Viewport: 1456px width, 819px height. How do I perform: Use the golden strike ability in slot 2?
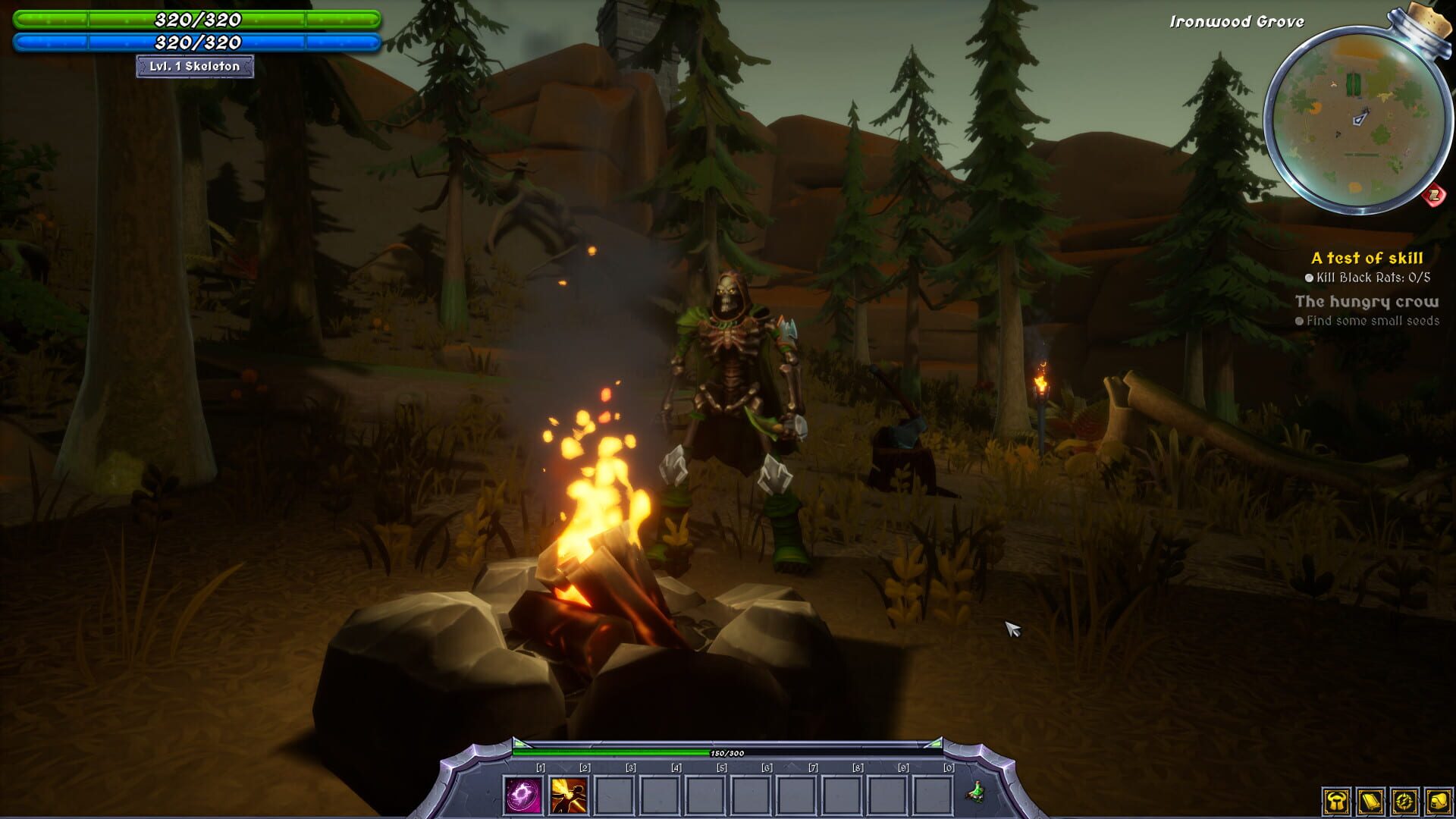point(569,795)
